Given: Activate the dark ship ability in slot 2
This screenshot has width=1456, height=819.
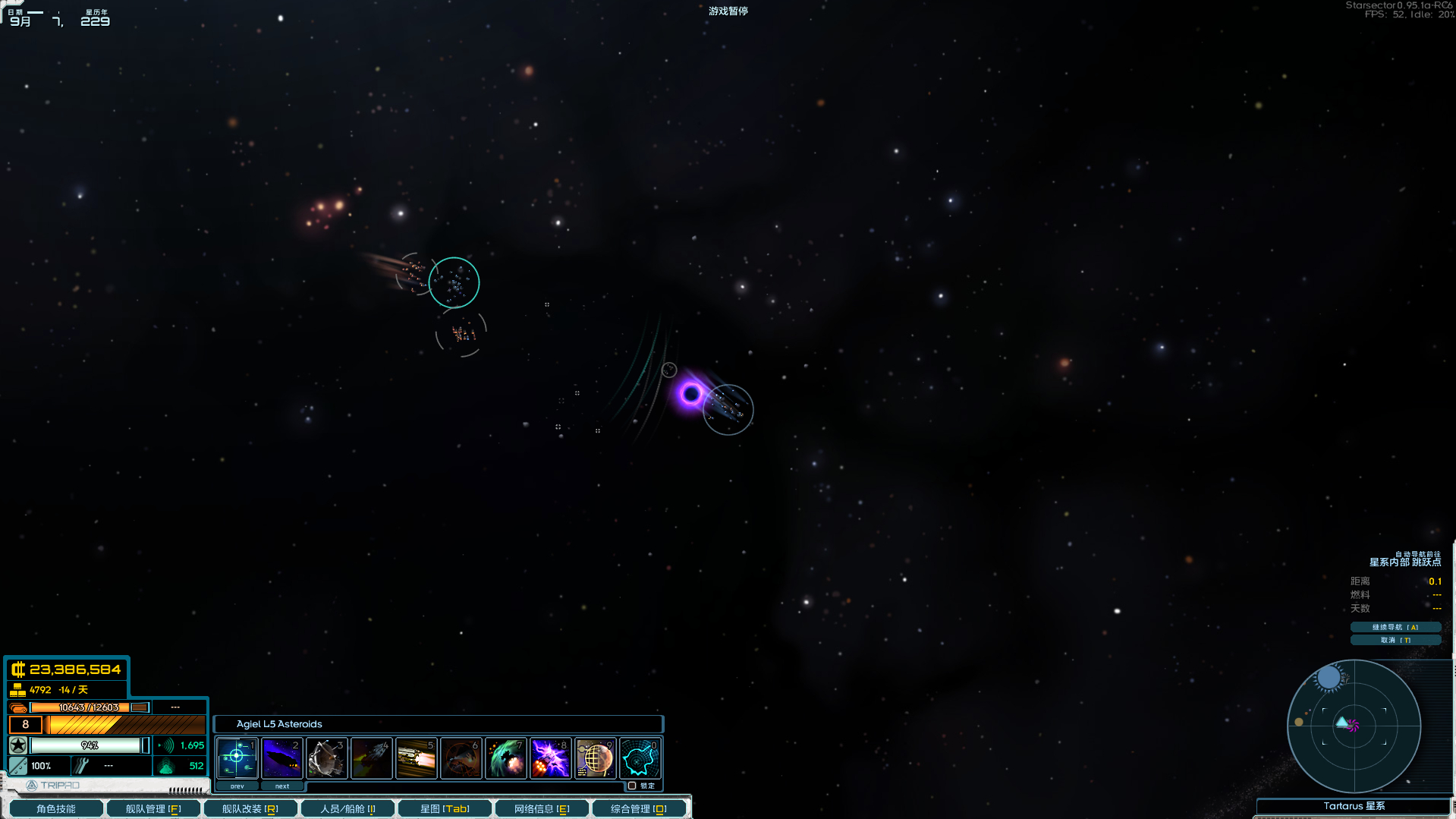Looking at the screenshot, I should 281,758.
